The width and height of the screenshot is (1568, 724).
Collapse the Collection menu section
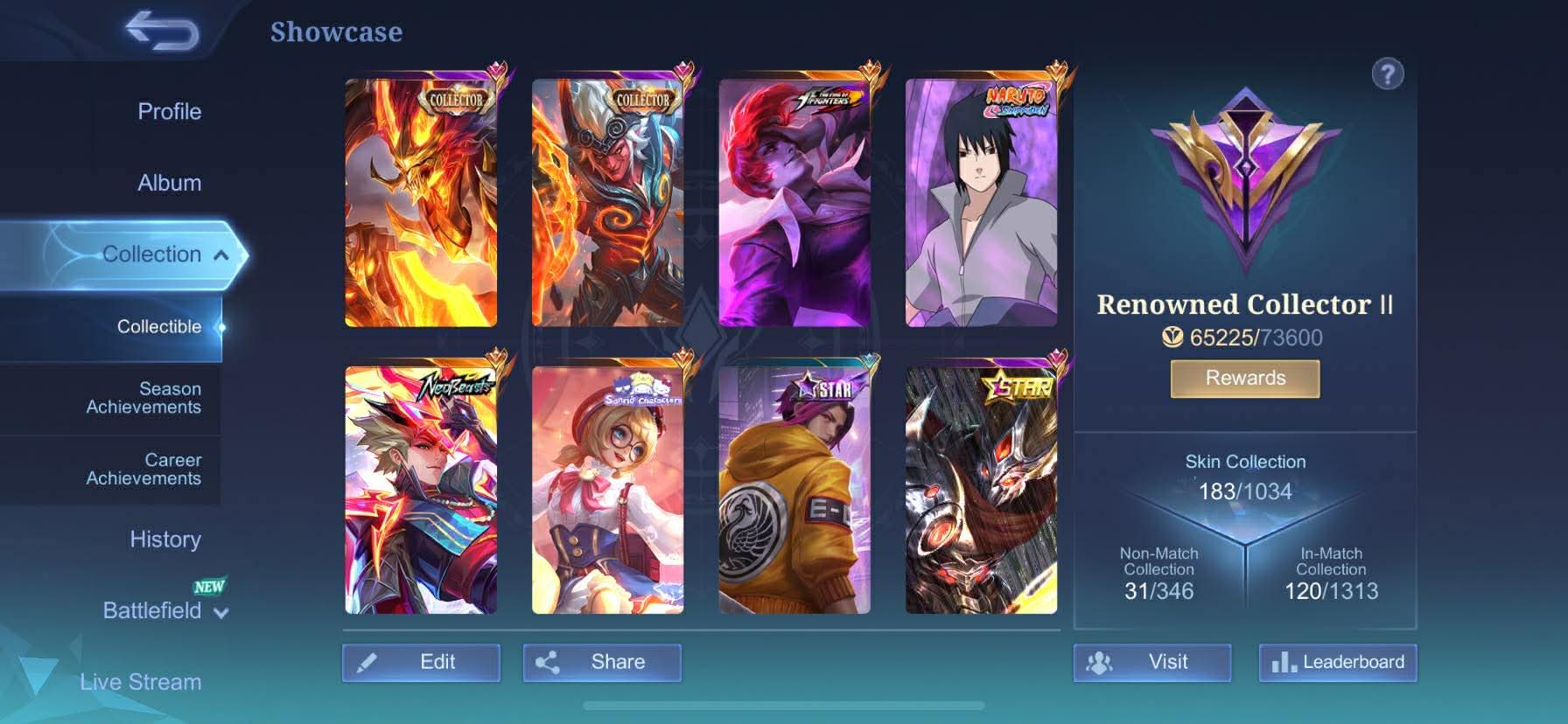tap(221, 255)
